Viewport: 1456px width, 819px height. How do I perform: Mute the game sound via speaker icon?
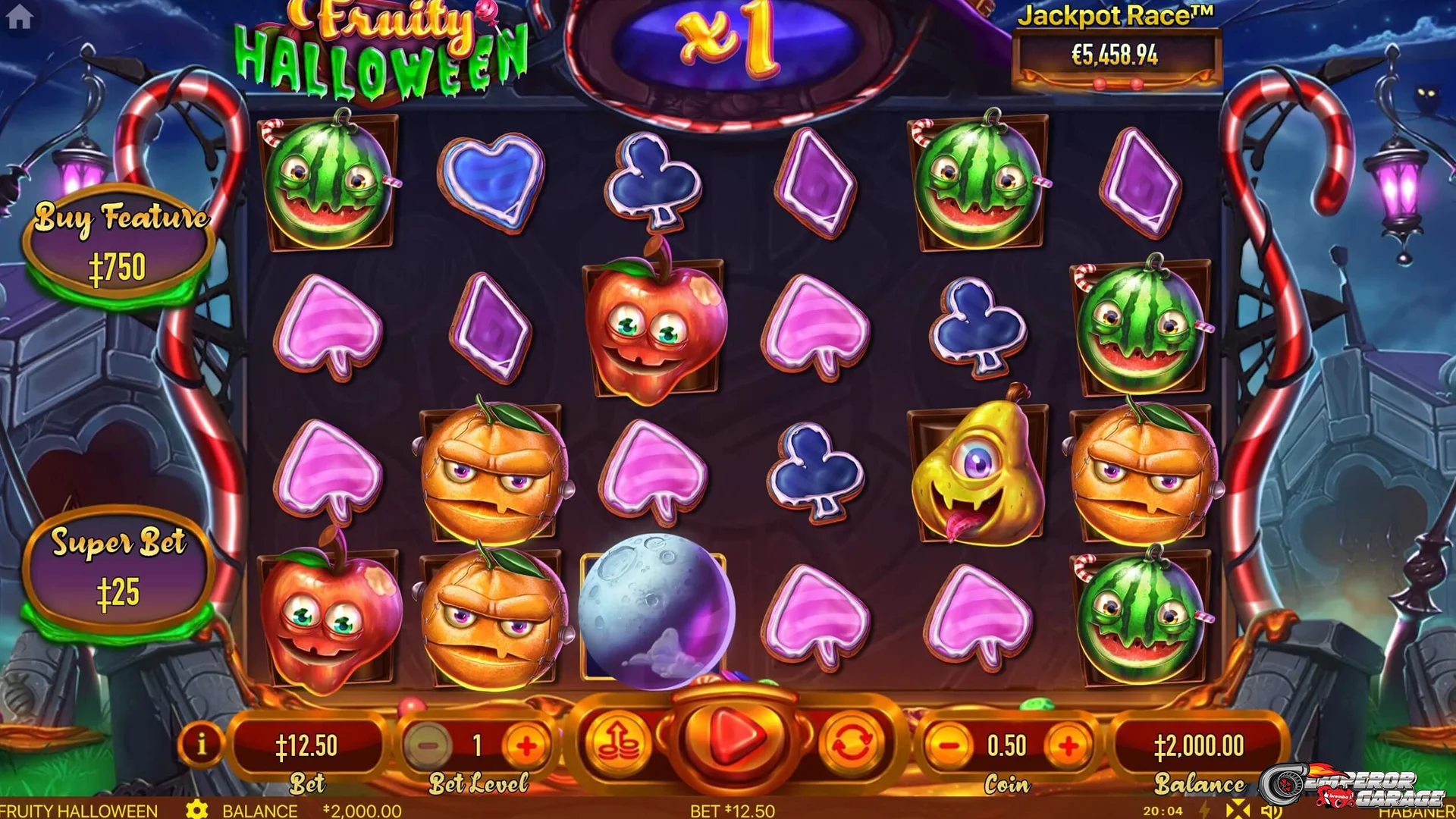coord(1271,811)
